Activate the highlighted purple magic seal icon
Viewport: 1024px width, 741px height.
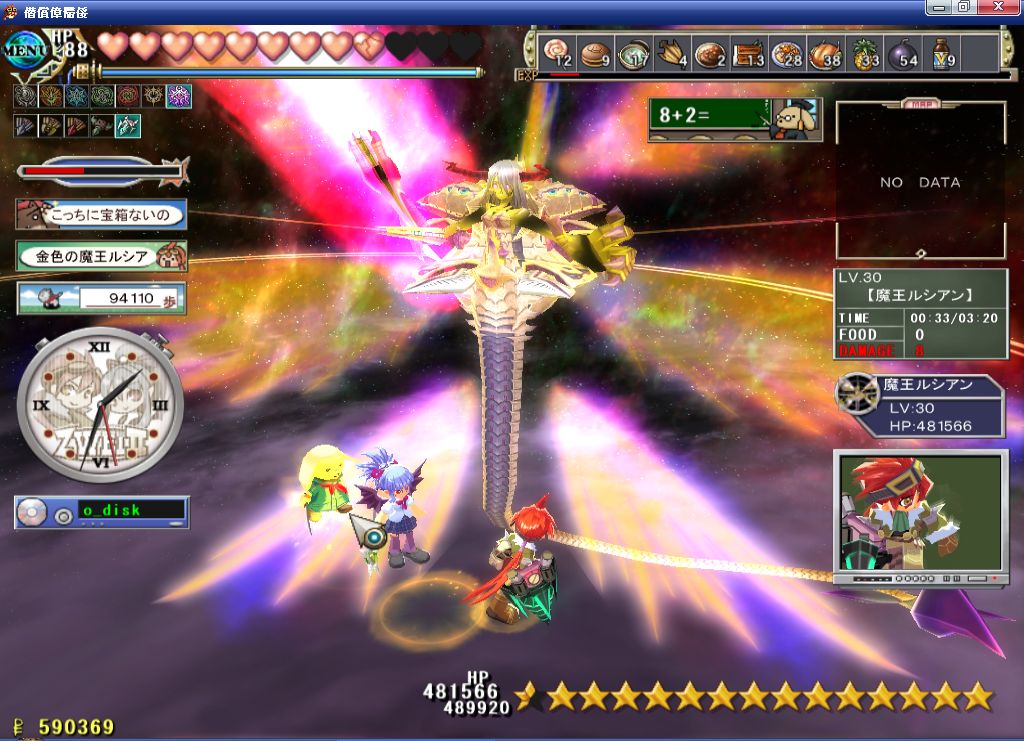coord(179,96)
